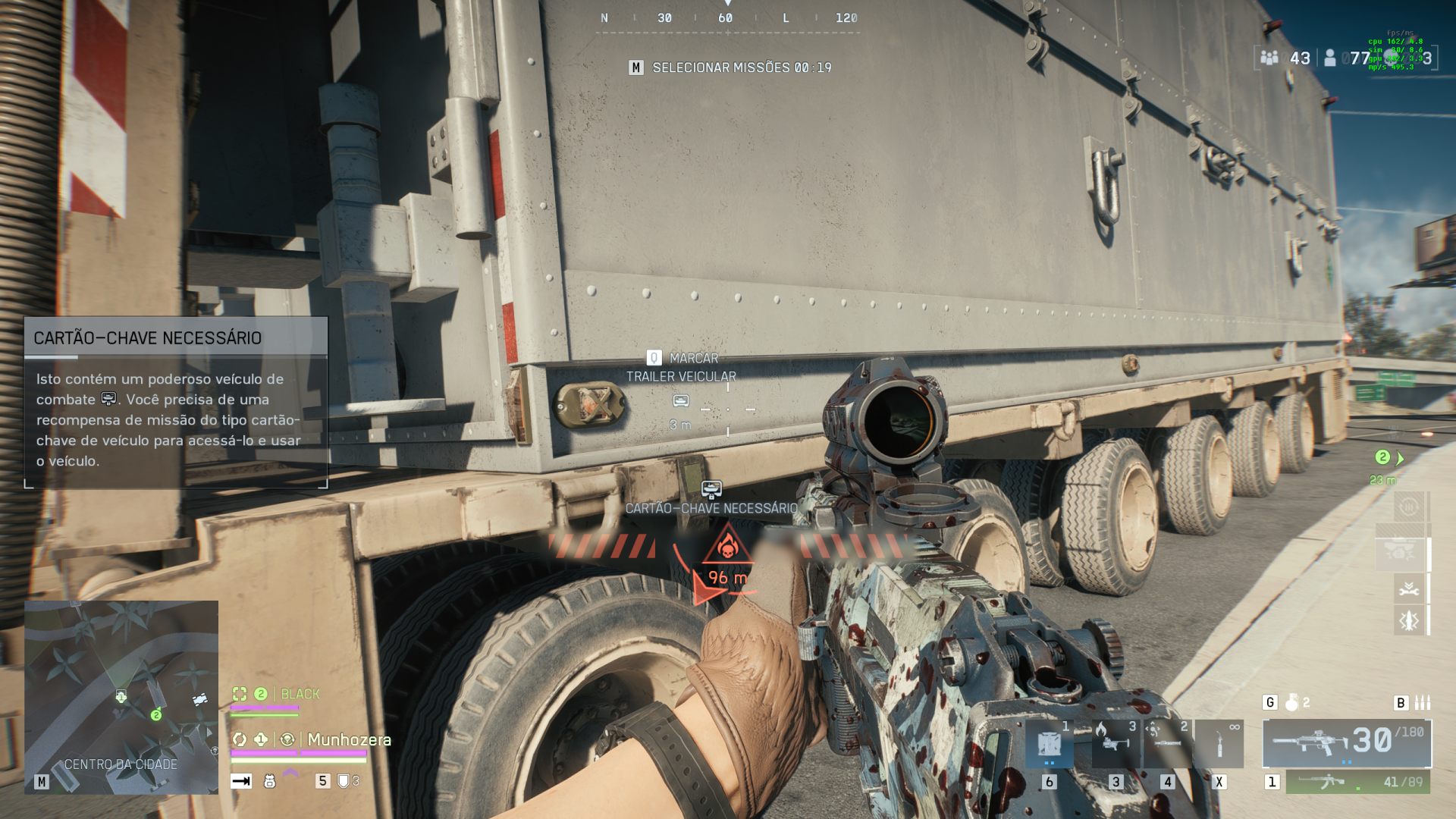
Task: Click Munhozera's purple health bar
Action: [298, 753]
